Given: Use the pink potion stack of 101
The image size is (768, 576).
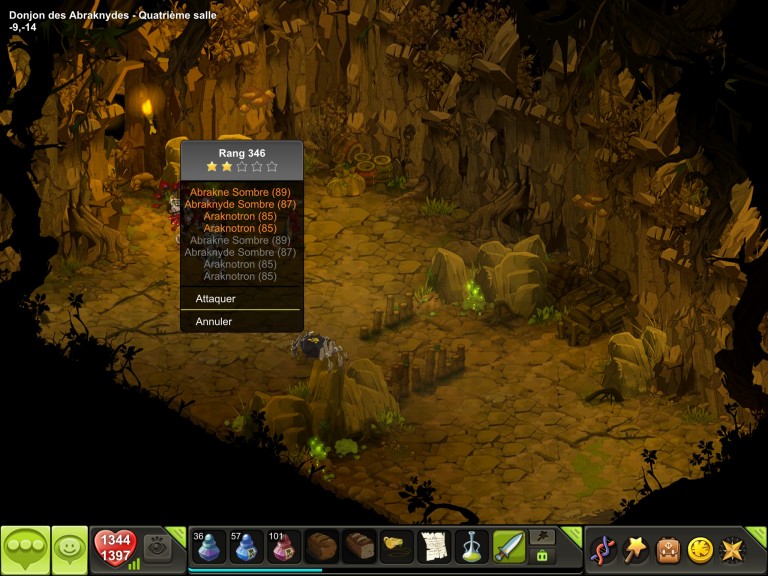Looking at the screenshot, I should point(283,547).
